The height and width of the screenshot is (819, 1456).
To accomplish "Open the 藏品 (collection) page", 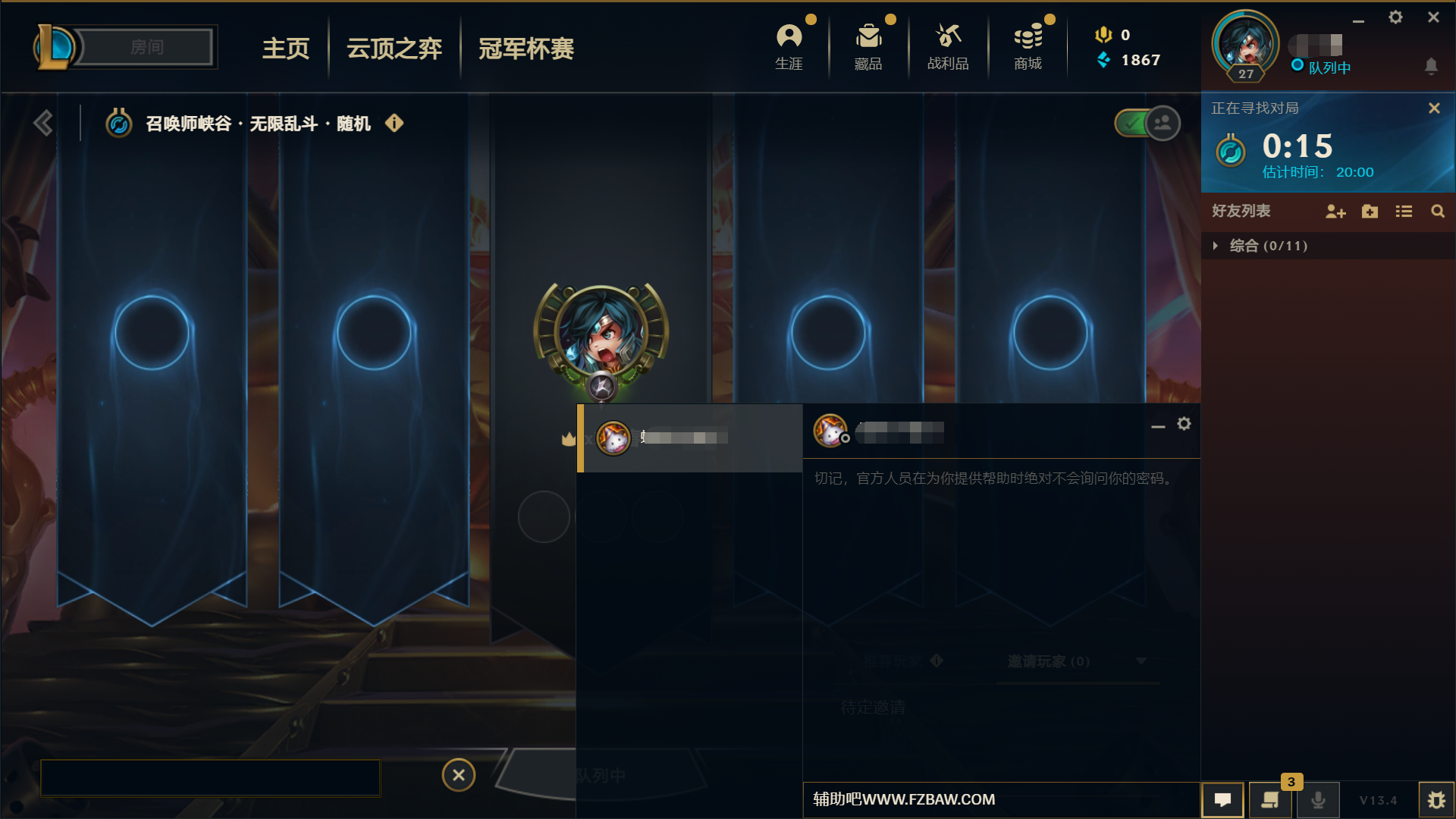I will pyautogui.click(x=868, y=45).
